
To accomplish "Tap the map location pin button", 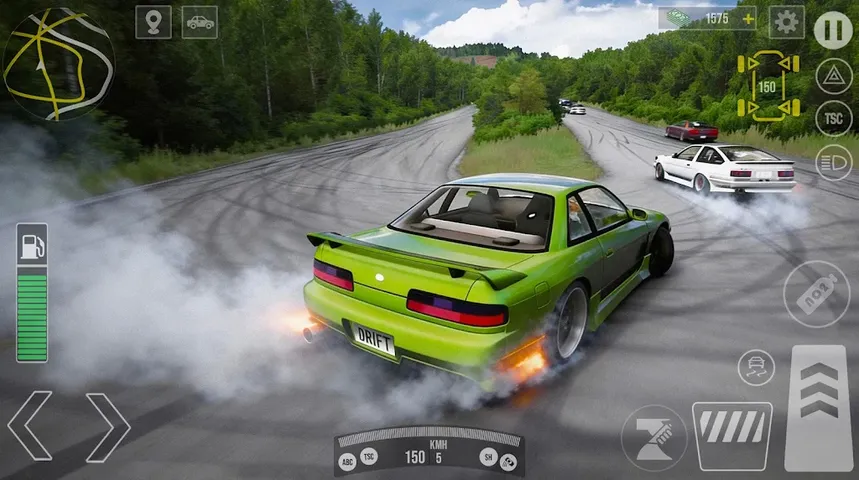I will pos(153,22).
